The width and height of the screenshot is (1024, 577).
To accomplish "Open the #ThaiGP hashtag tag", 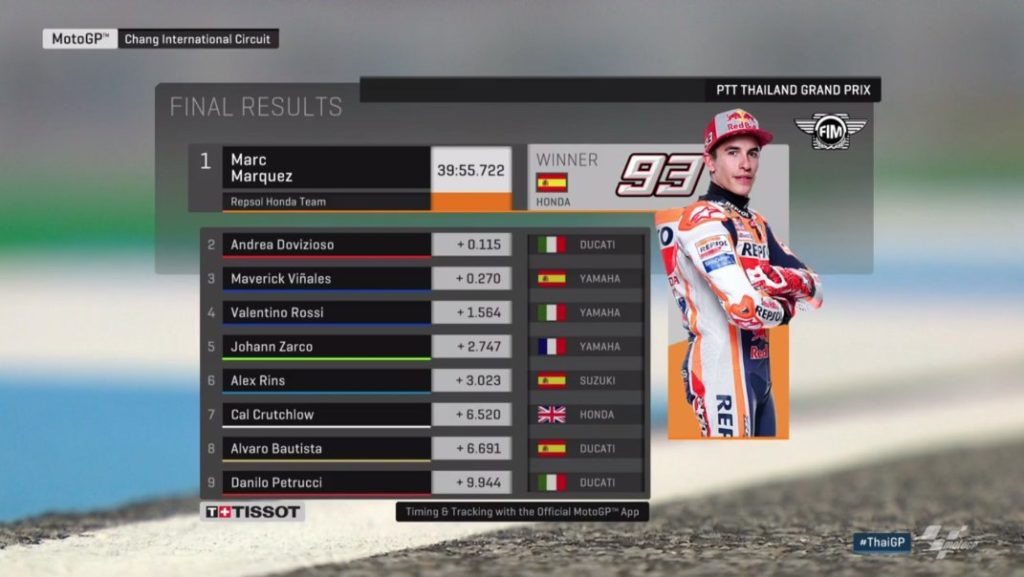I will coord(881,542).
